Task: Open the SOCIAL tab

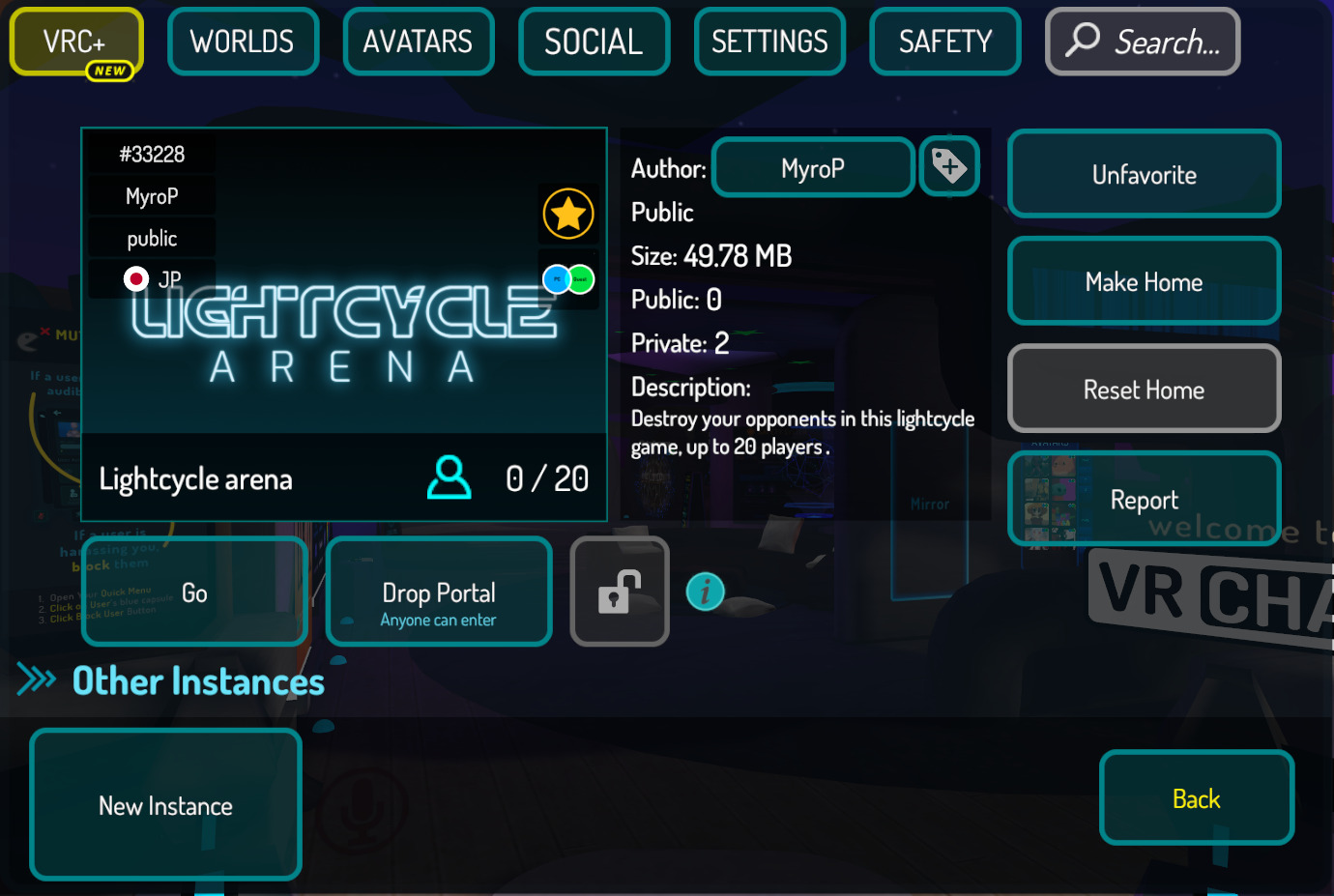Action: (594, 41)
